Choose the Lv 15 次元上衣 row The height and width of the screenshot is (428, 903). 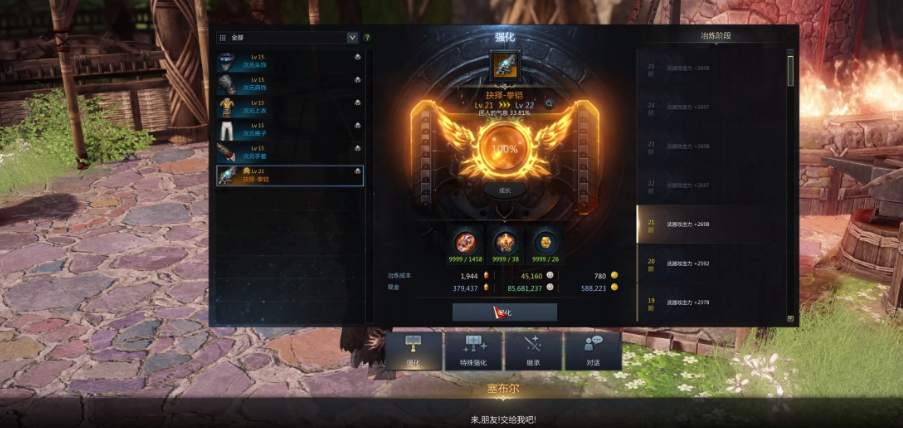point(290,107)
